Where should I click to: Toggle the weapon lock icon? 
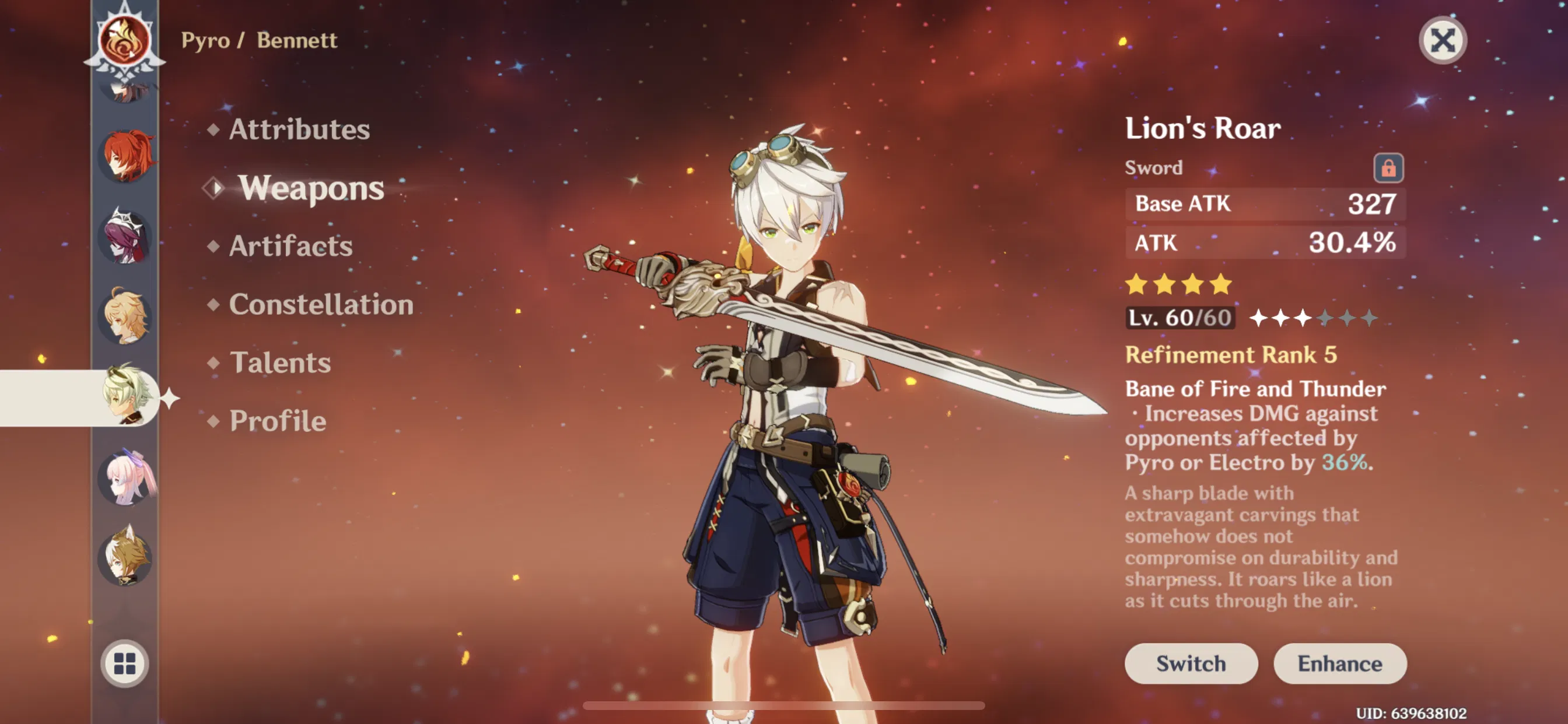(1387, 168)
